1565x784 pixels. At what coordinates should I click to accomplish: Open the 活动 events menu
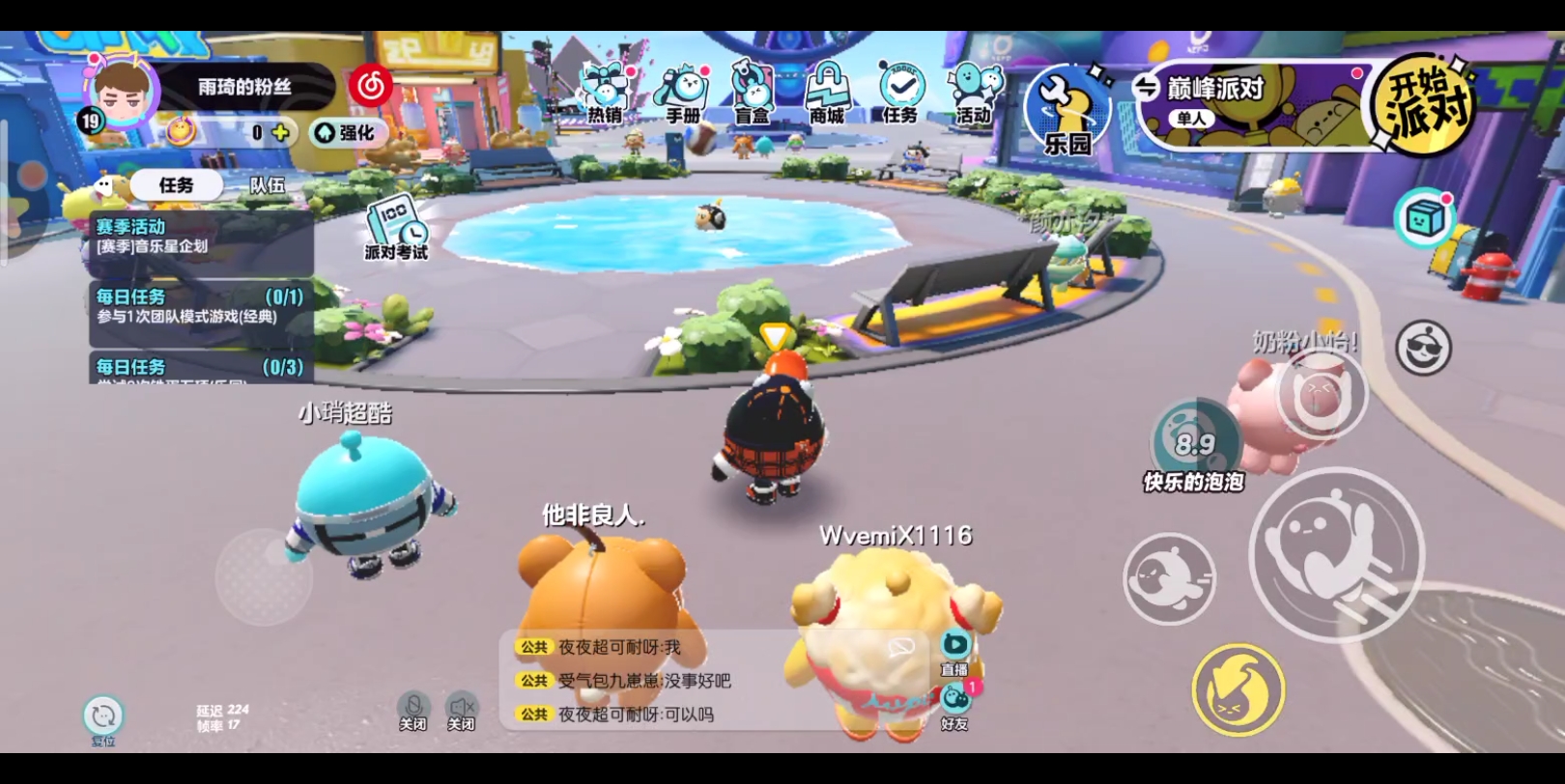click(x=974, y=94)
